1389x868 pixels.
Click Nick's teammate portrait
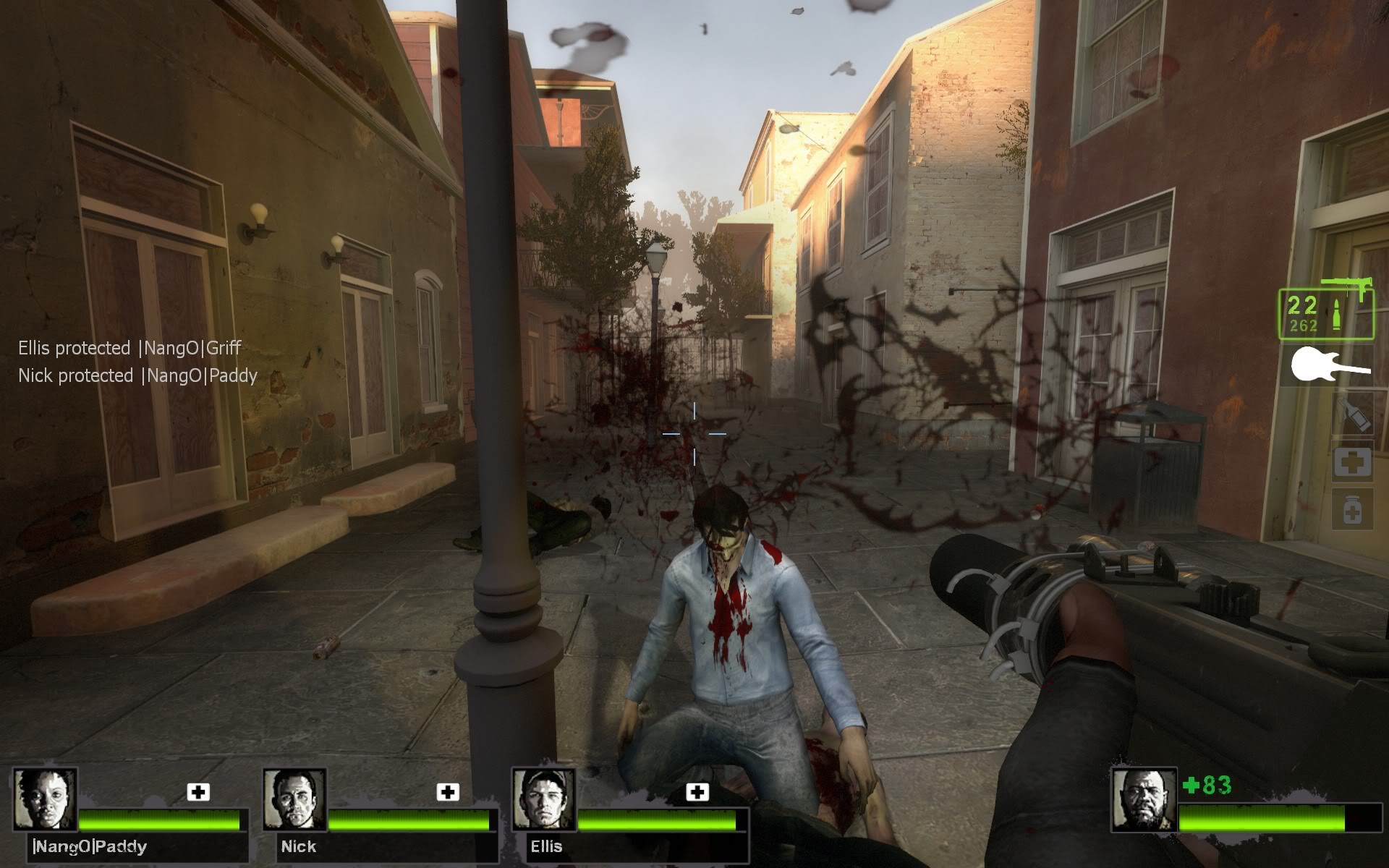click(x=294, y=799)
